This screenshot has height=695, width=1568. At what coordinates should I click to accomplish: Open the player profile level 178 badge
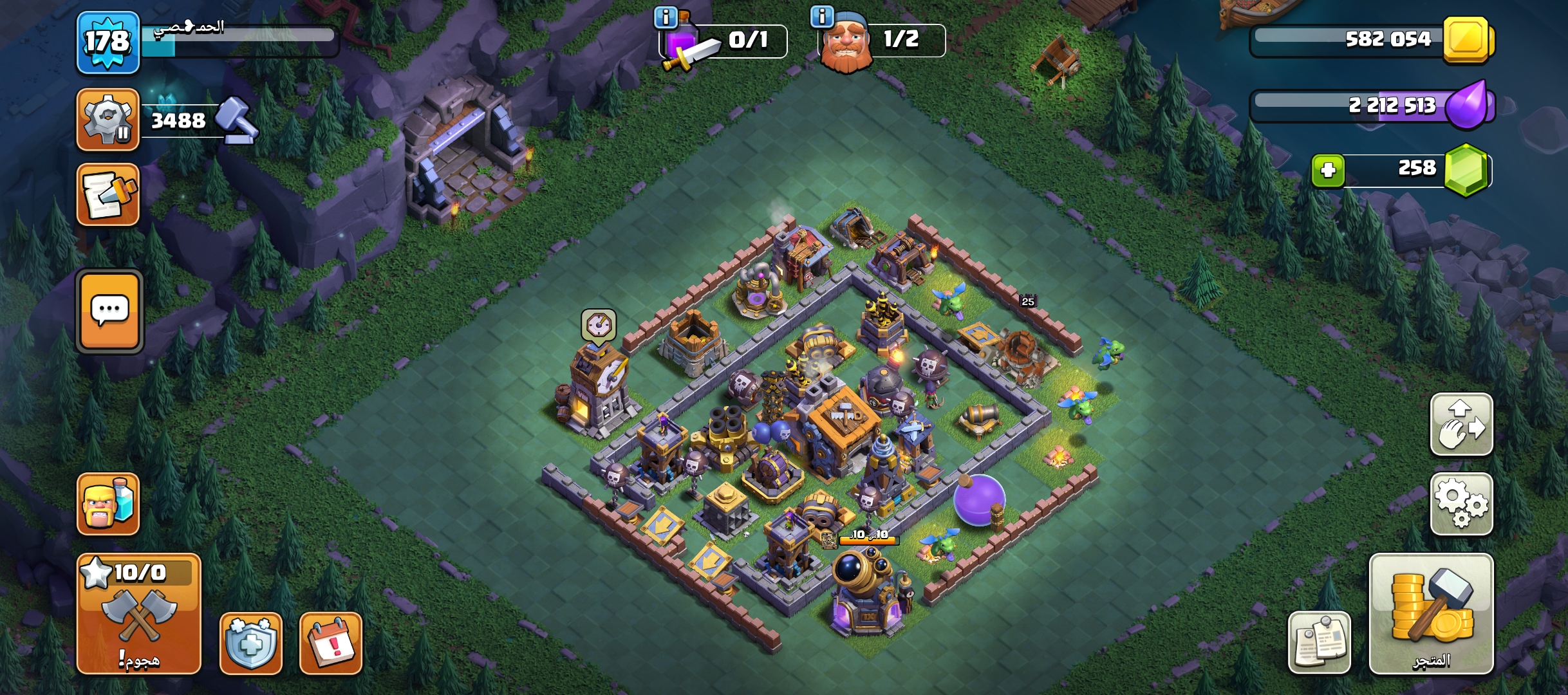coord(107,42)
